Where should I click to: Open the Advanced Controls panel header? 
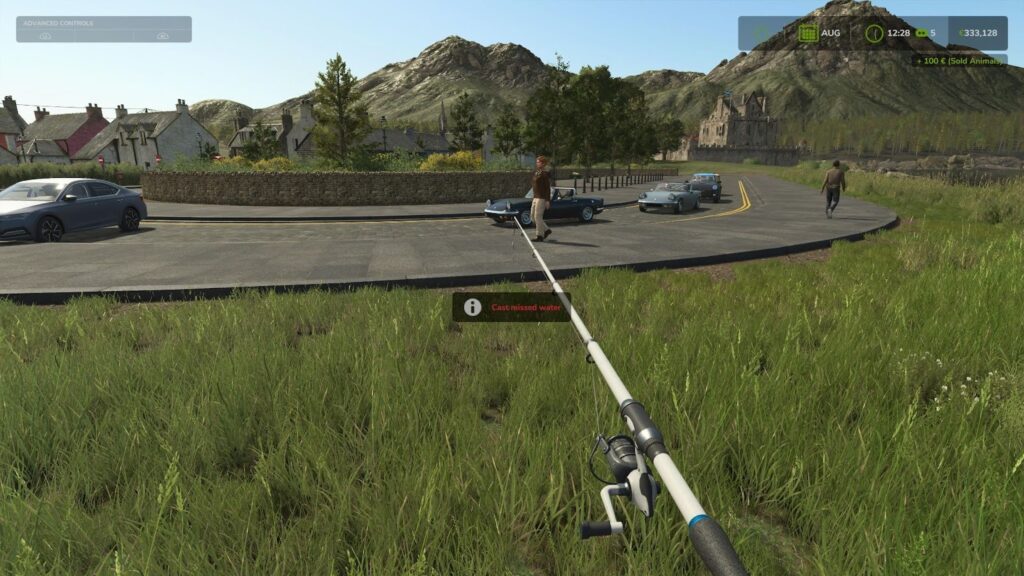[103, 23]
